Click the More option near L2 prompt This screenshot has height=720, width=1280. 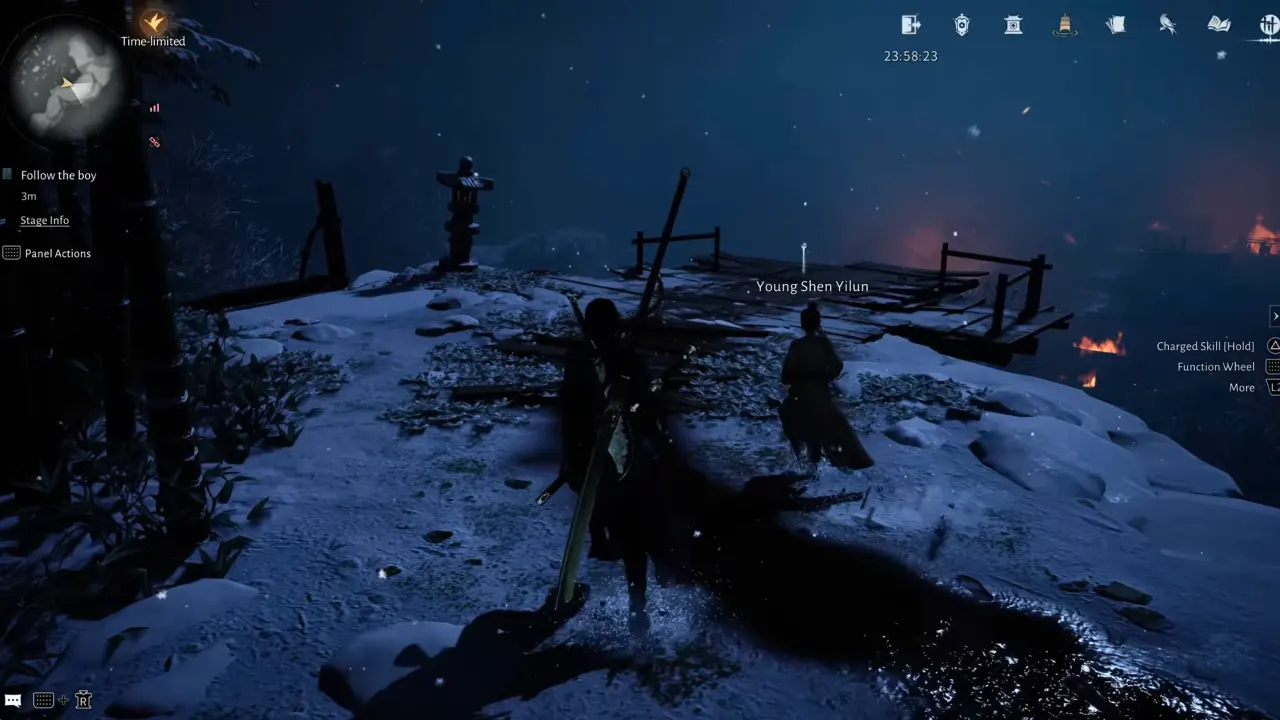[1241, 387]
